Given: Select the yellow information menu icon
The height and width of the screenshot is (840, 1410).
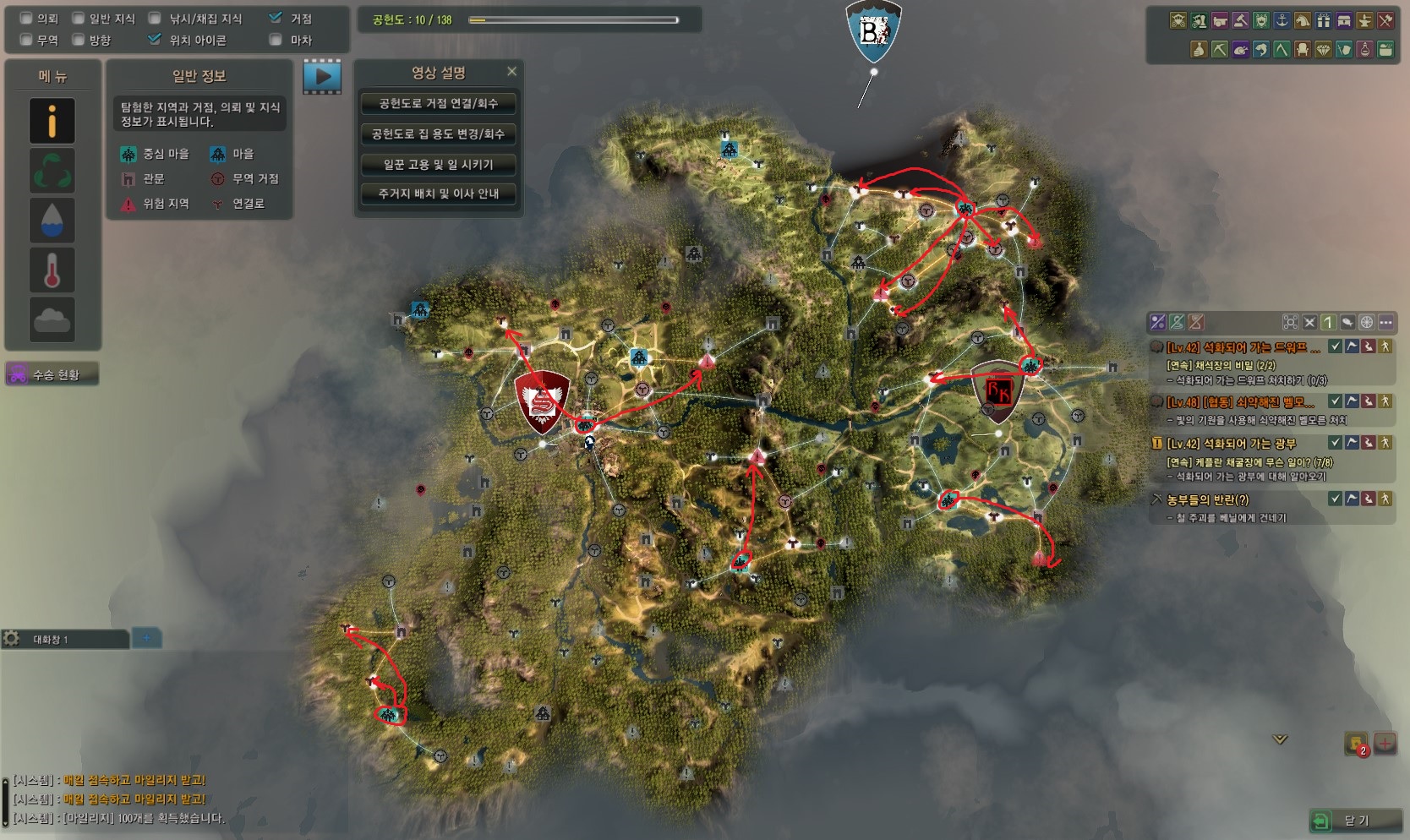Looking at the screenshot, I should click(x=52, y=121).
